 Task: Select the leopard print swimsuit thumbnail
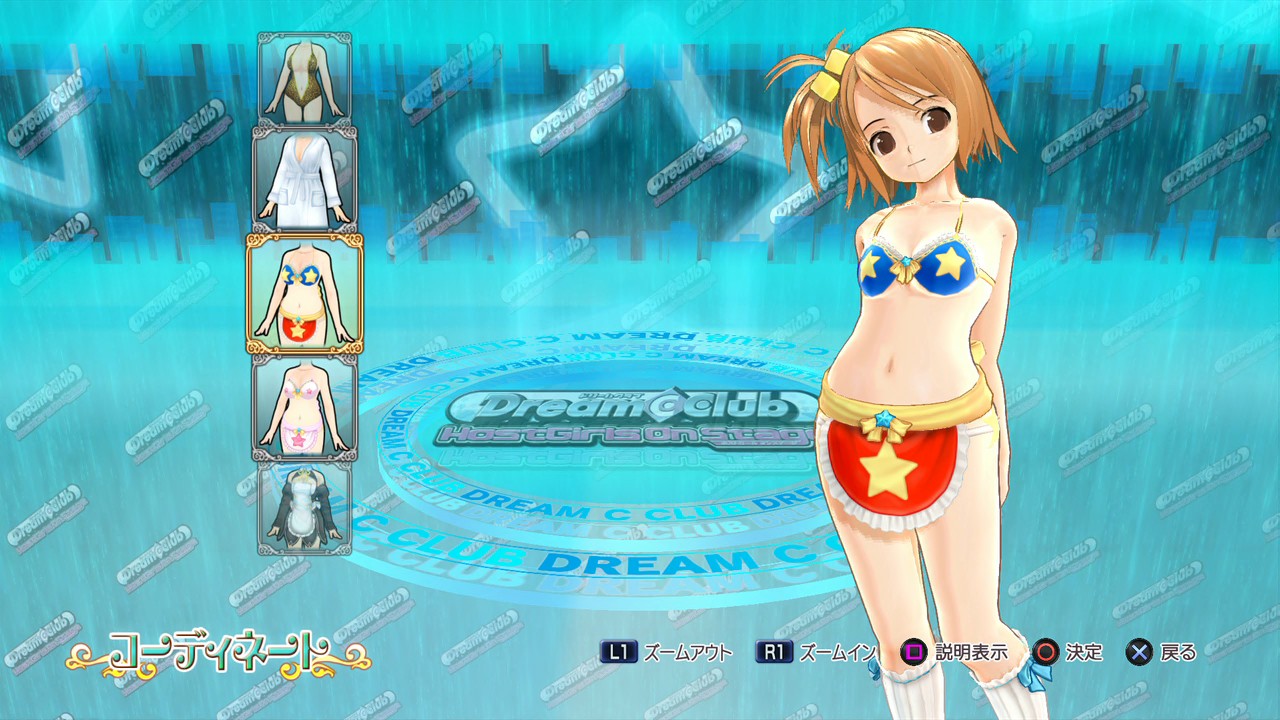click(305, 78)
